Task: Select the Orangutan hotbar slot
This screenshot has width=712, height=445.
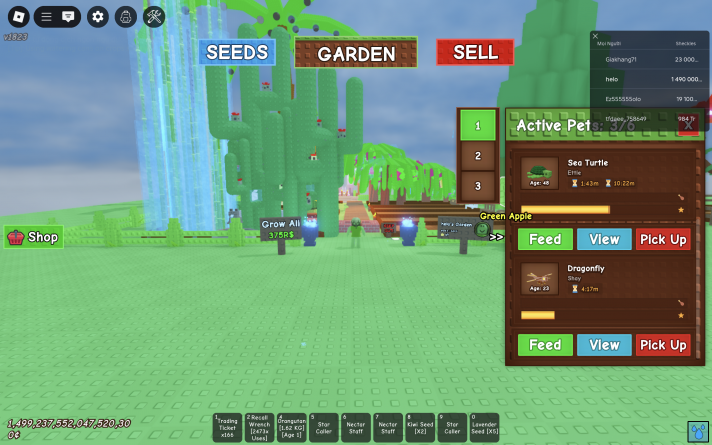Action: pos(291,428)
